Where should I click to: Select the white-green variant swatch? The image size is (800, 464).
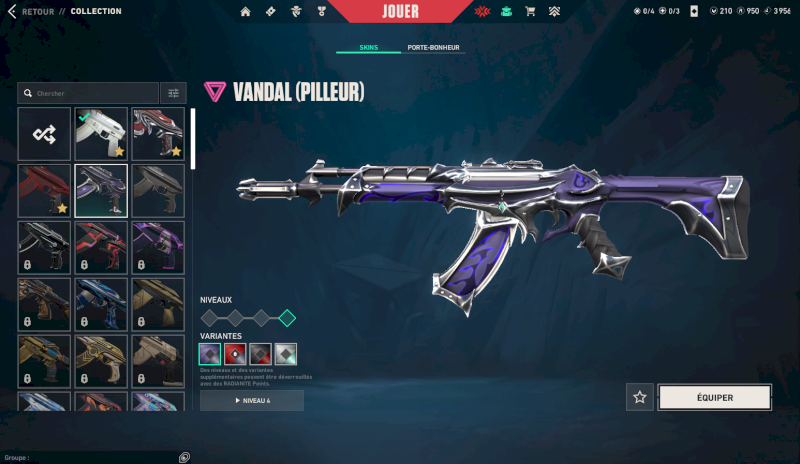pyautogui.click(x=286, y=354)
